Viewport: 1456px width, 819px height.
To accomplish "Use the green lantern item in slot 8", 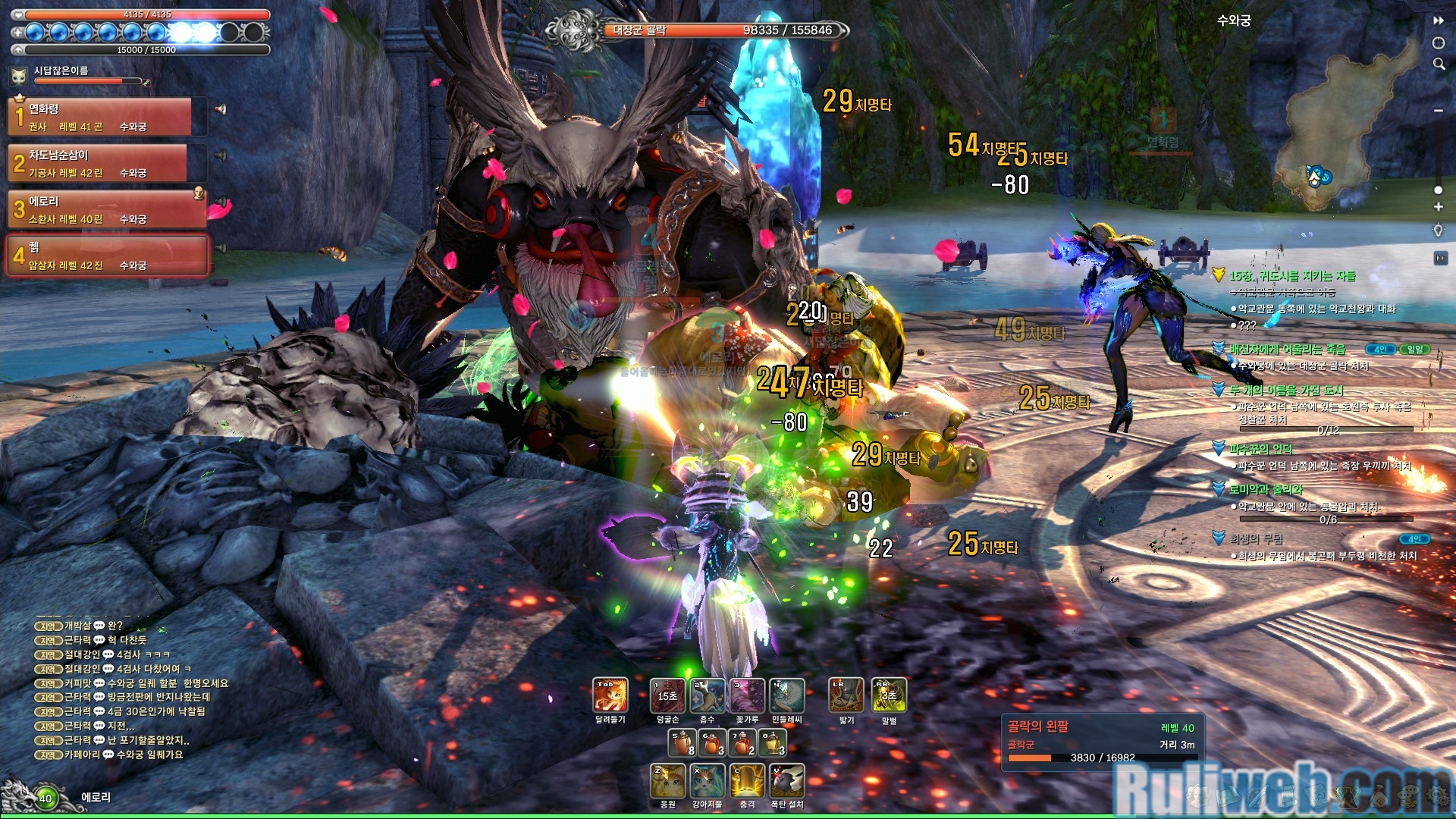I will point(773,742).
